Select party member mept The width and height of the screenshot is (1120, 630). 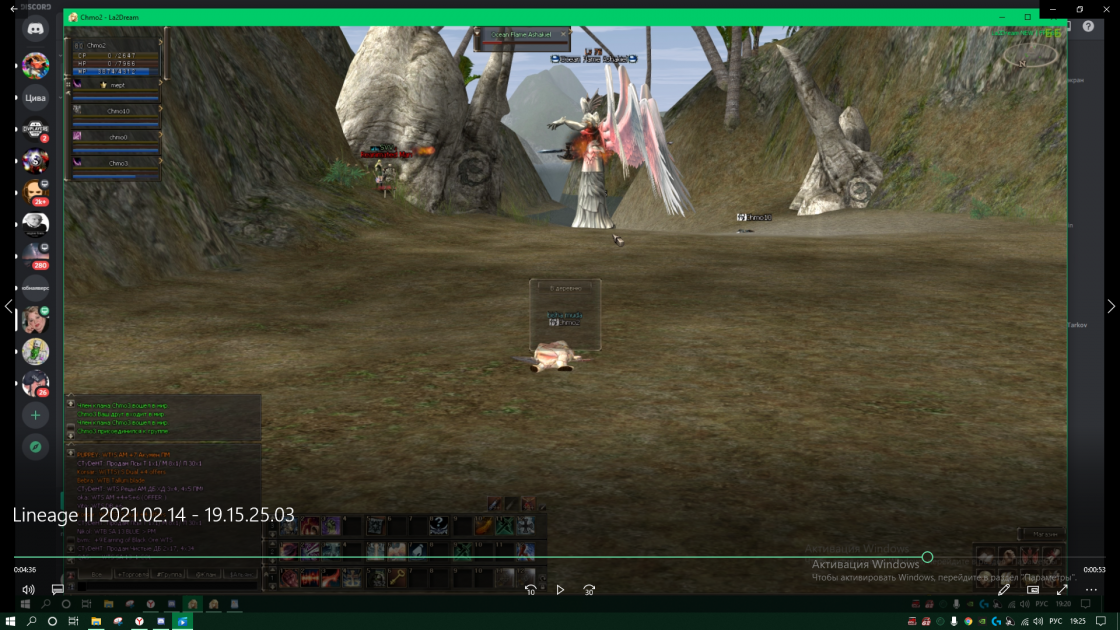click(118, 86)
